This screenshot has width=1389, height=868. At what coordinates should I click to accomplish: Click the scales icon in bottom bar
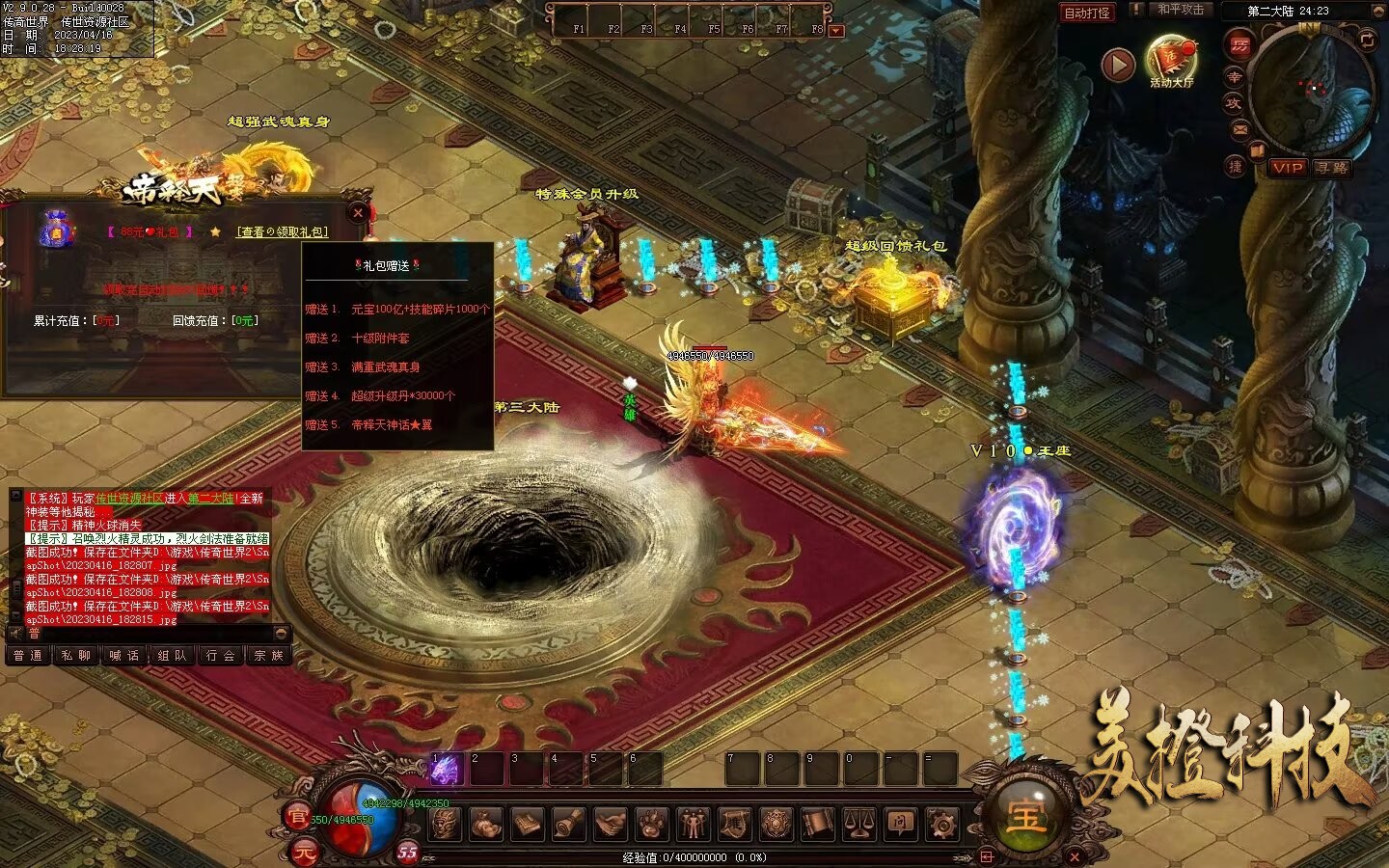coord(858,825)
